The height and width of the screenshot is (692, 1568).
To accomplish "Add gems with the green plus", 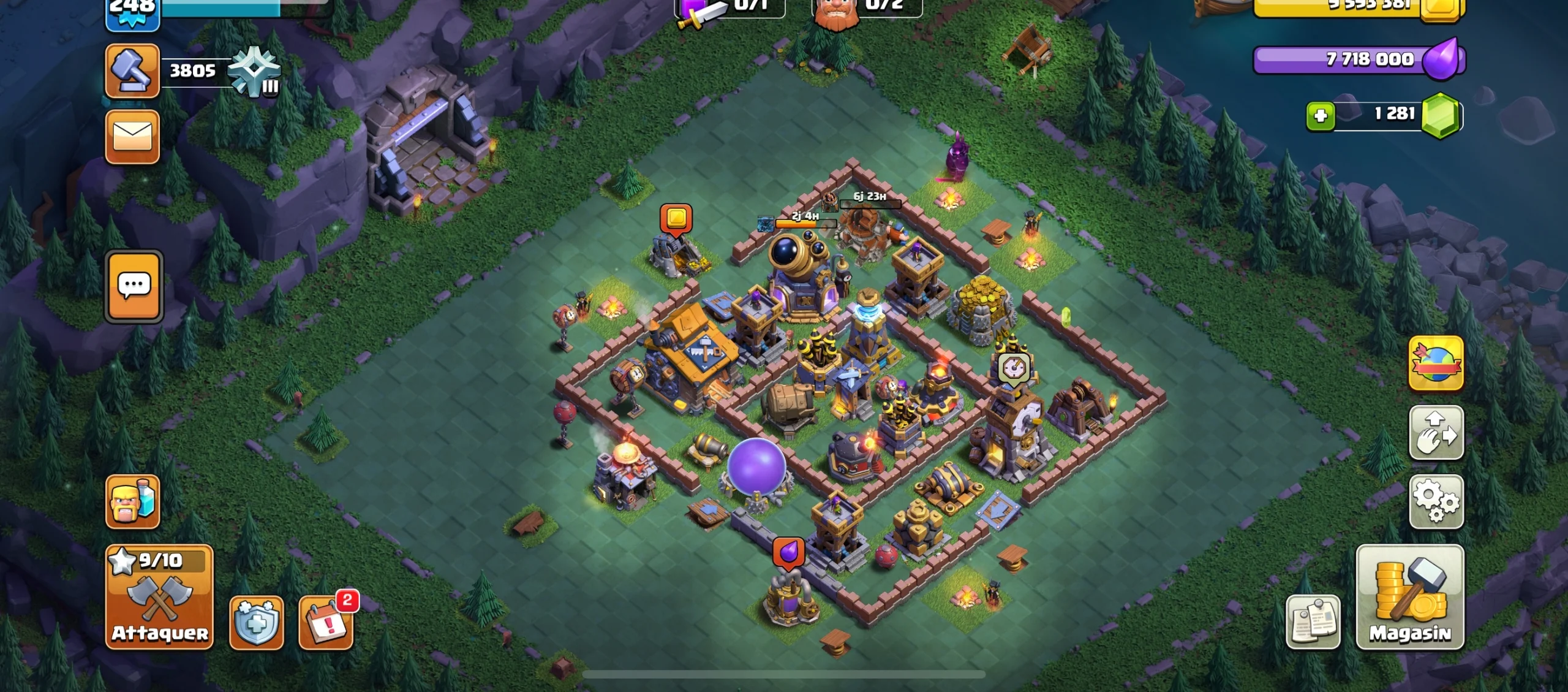I will pos(1321,115).
